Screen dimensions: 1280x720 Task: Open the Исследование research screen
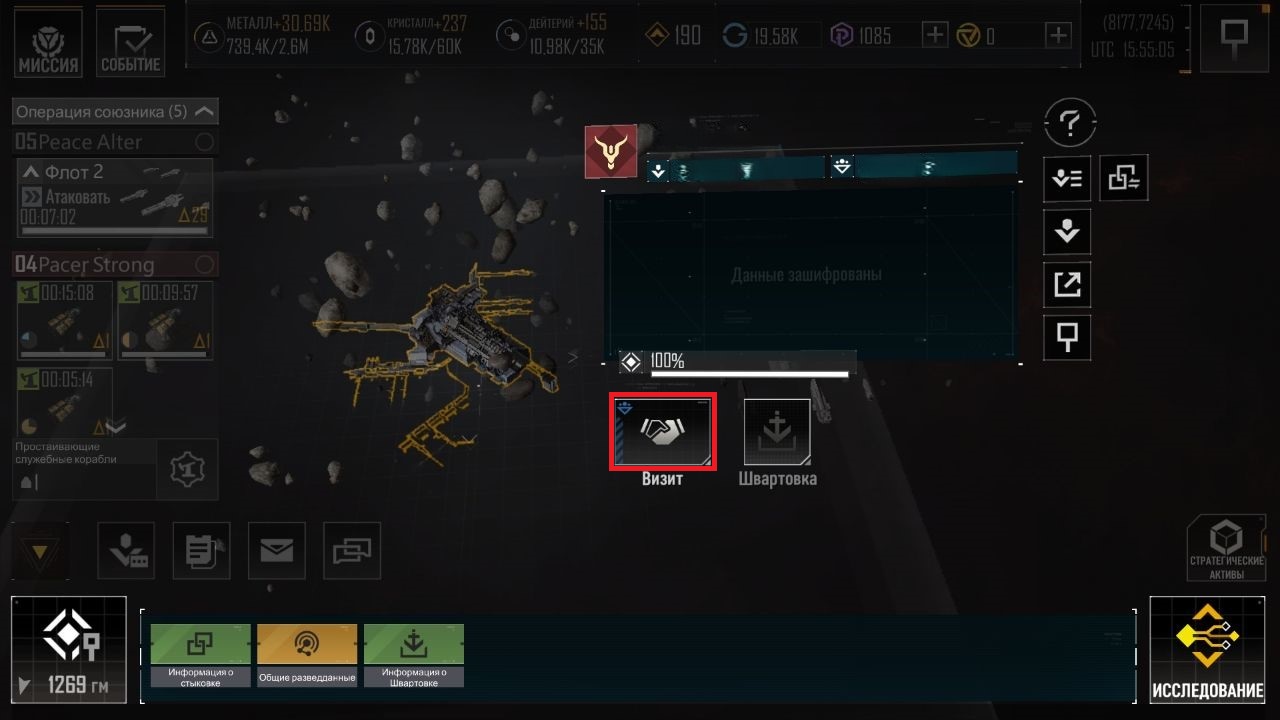tap(1207, 650)
